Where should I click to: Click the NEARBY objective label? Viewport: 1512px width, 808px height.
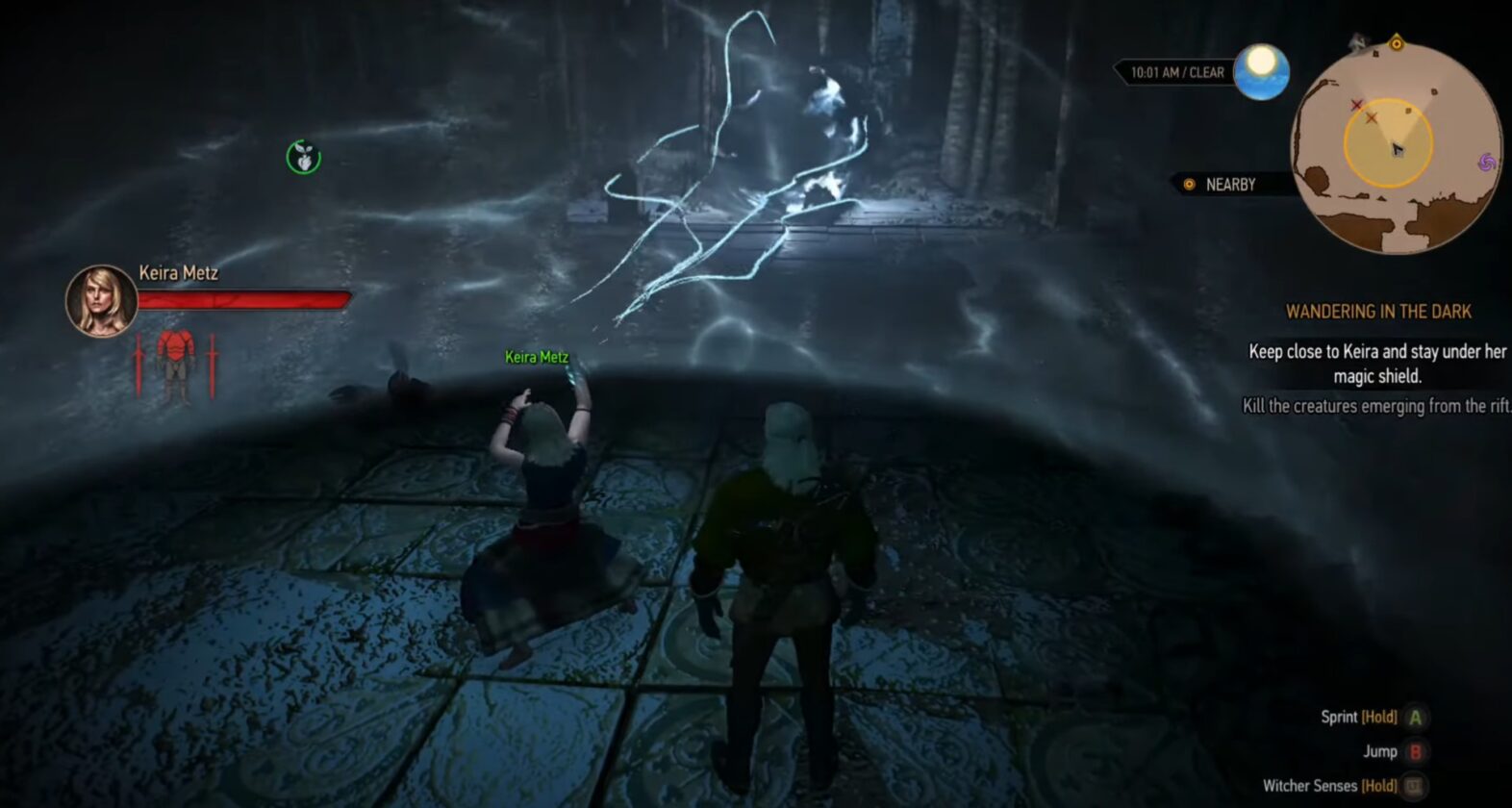[x=1229, y=185]
